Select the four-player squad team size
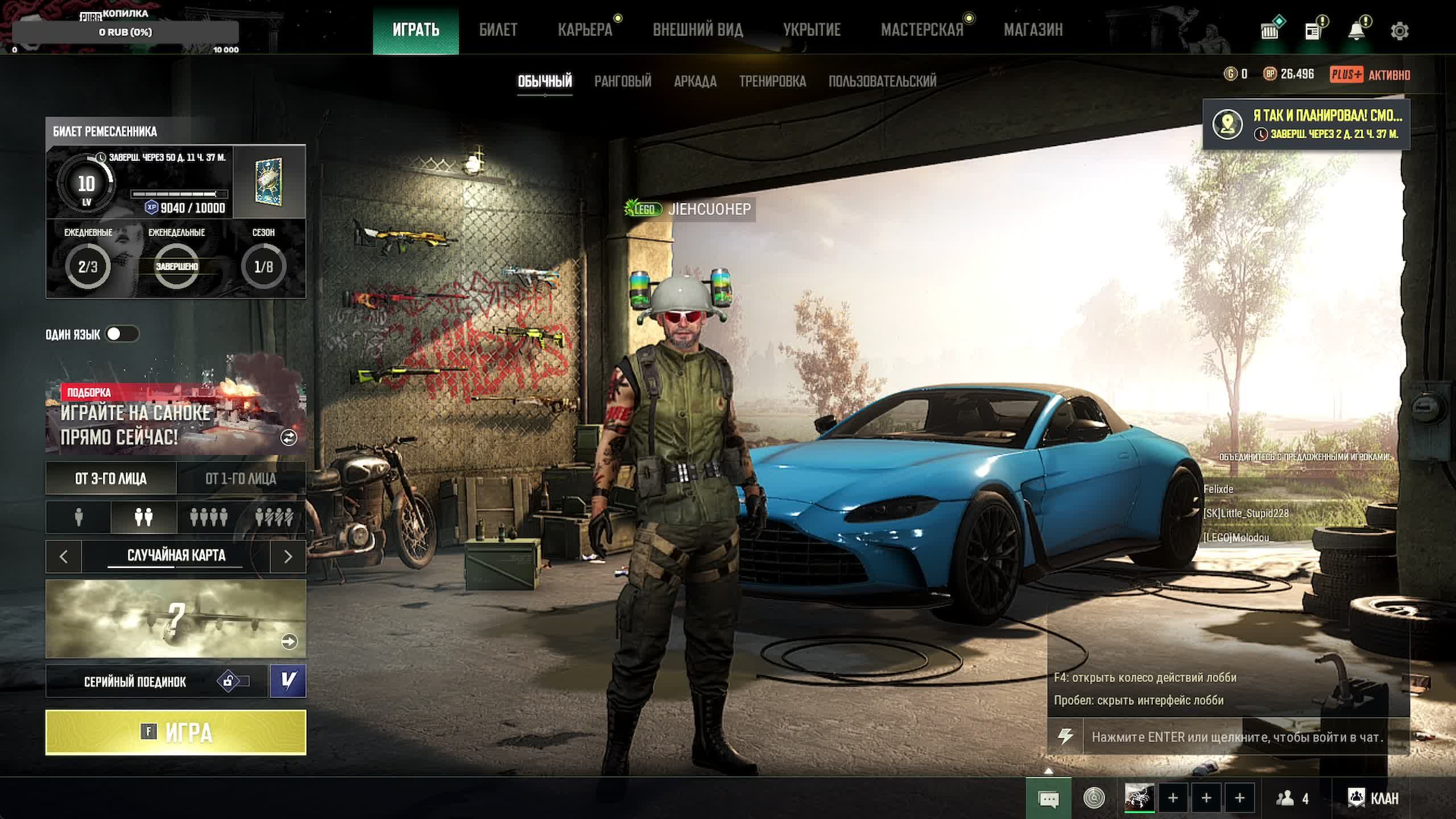1456x819 pixels. (209, 517)
